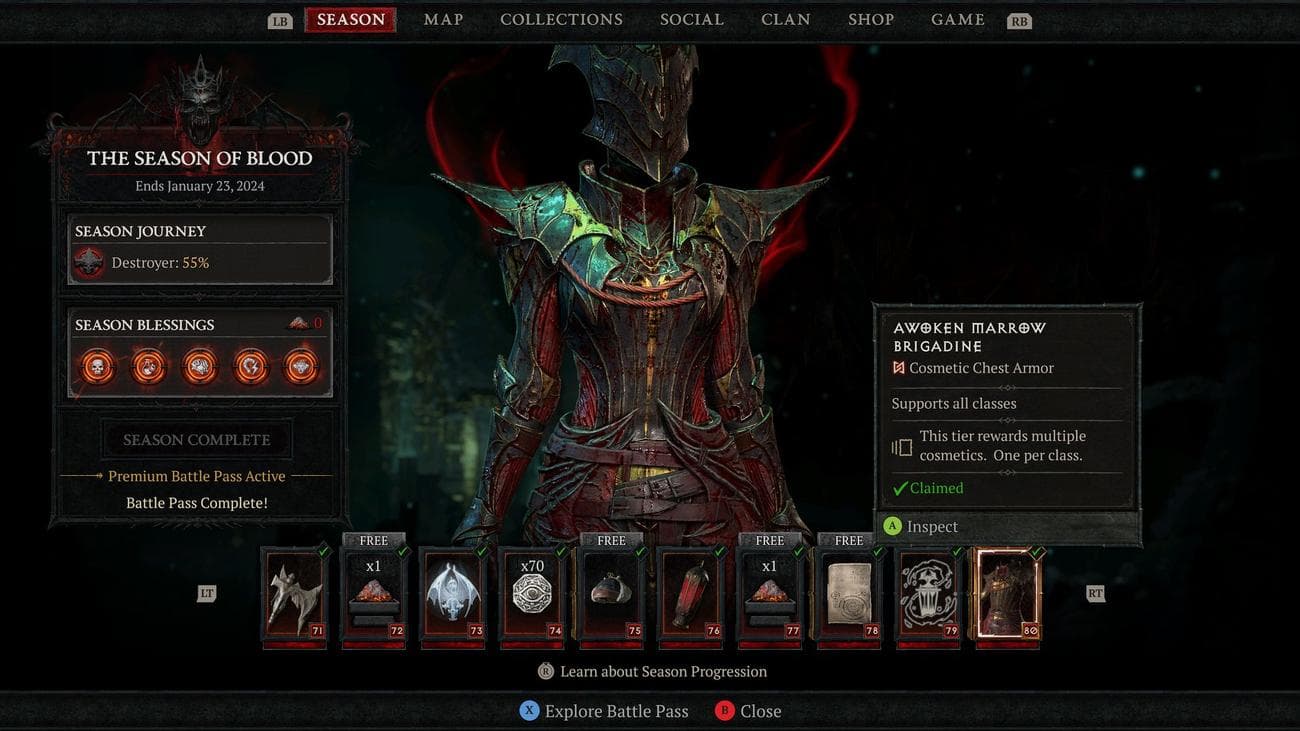Select the Awoken Marrow Brigadine thumbnail at tier 80
The height and width of the screenshot is (731, 1300).
coord(1007,595)
